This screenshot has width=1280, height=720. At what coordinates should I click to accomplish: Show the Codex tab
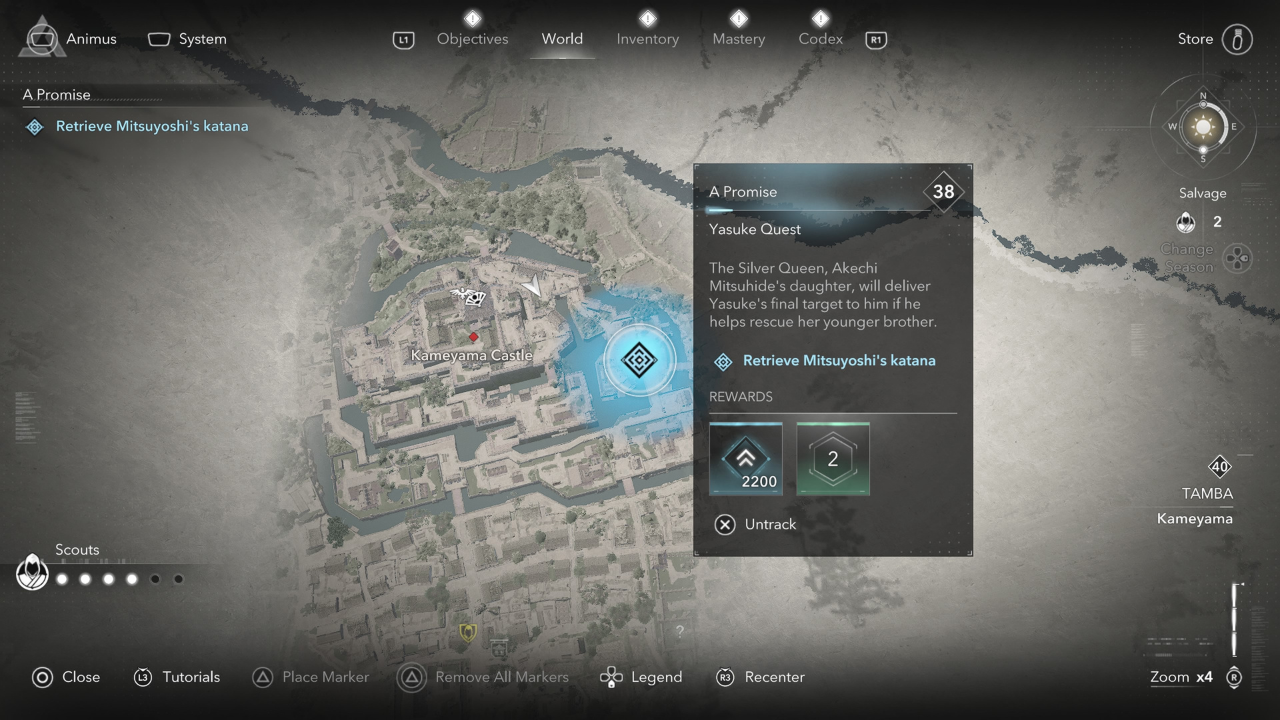(x=820, y=39)
